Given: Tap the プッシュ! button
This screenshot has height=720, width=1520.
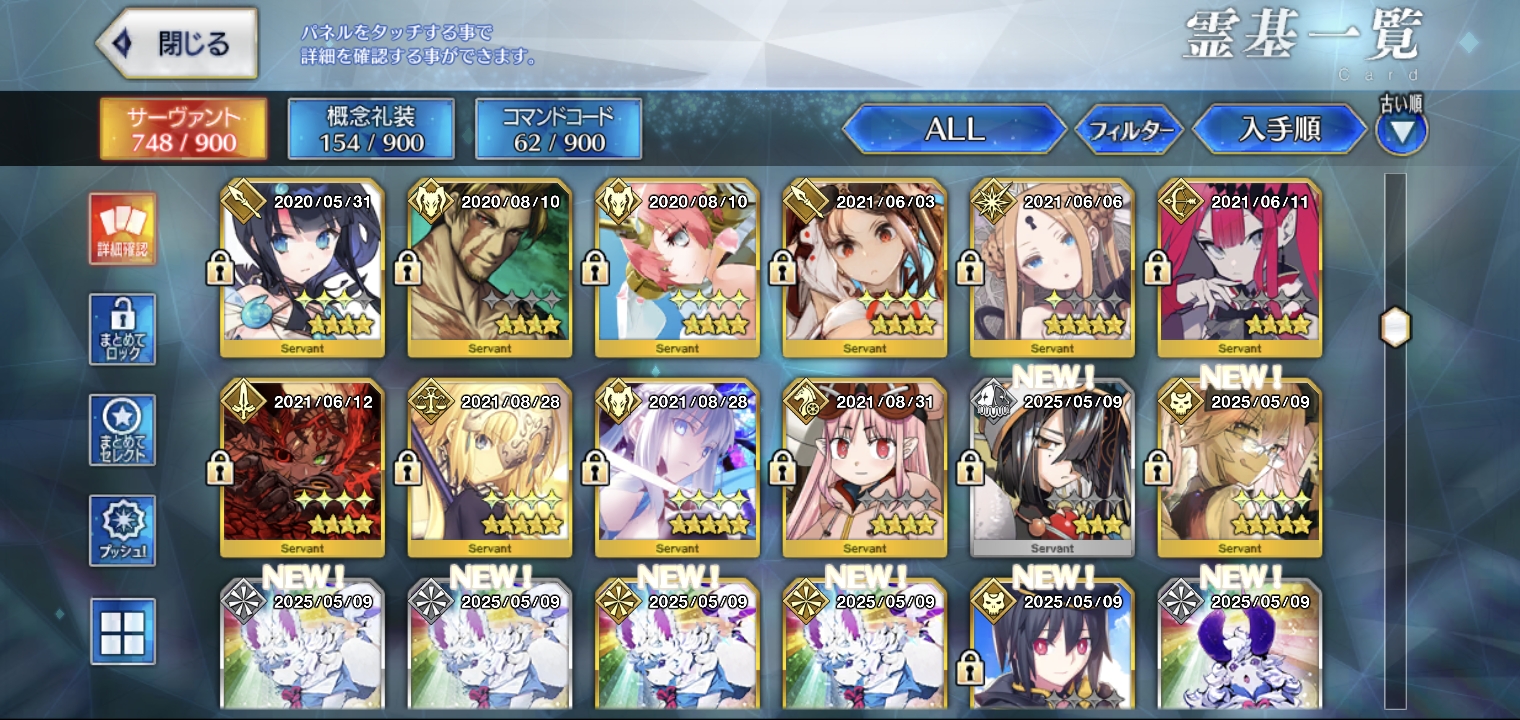Looking at the screenshot, I should (122, 530).
